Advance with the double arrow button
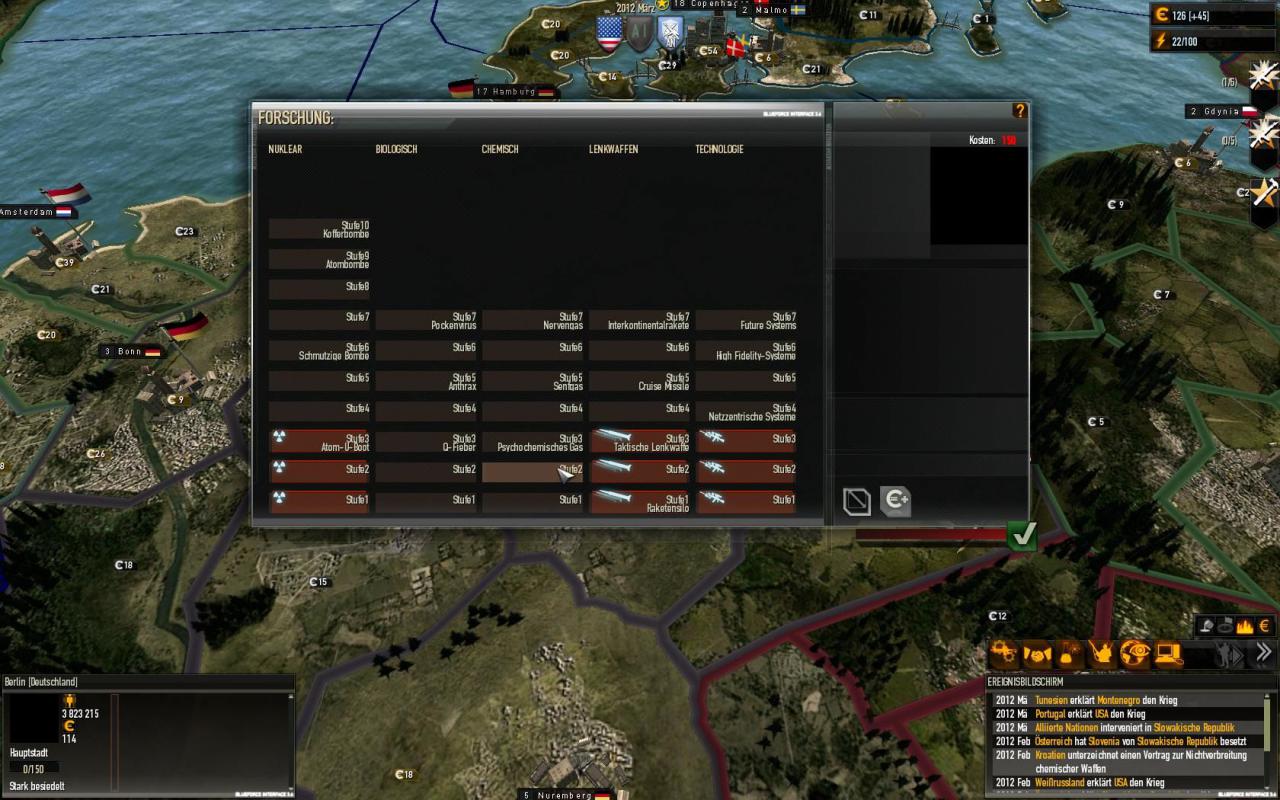This screenshot has height=800, width=1280. click(x=1264, y=654)
